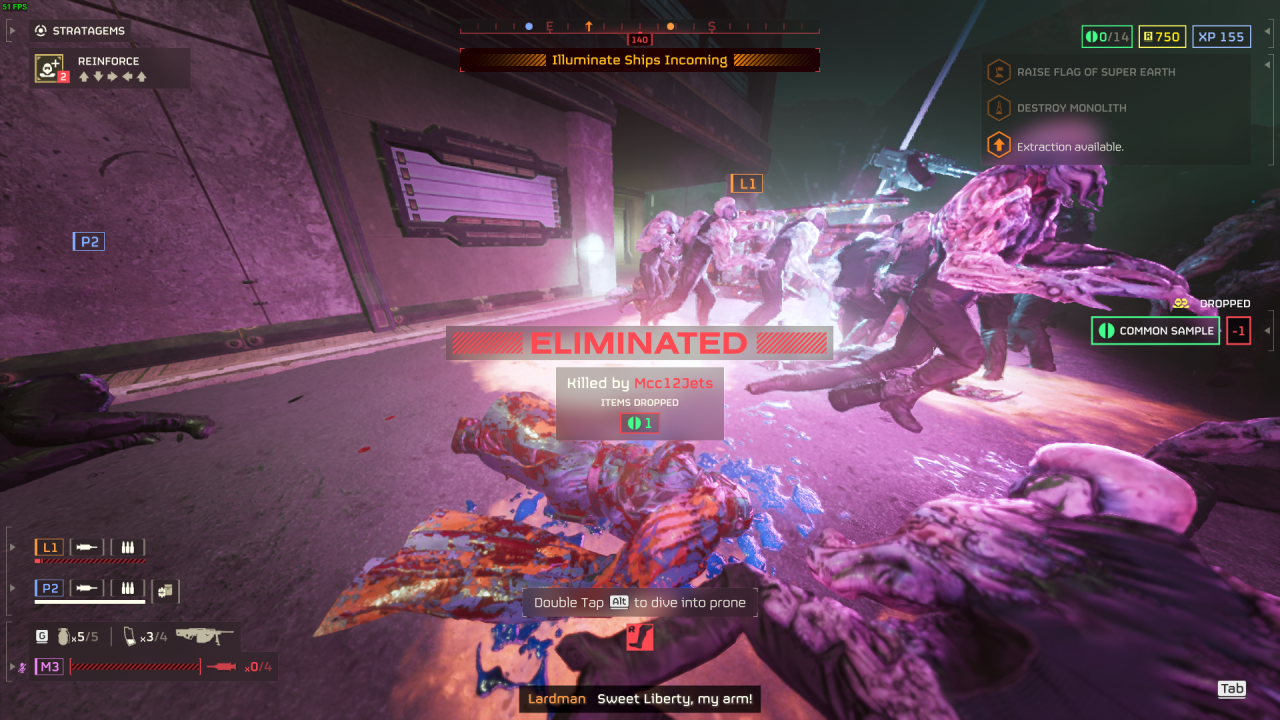Image resolution: width=1280 pixels, height=720 pixels.
Task: Click the M3 player tag
Action: (x=49, y=666)
